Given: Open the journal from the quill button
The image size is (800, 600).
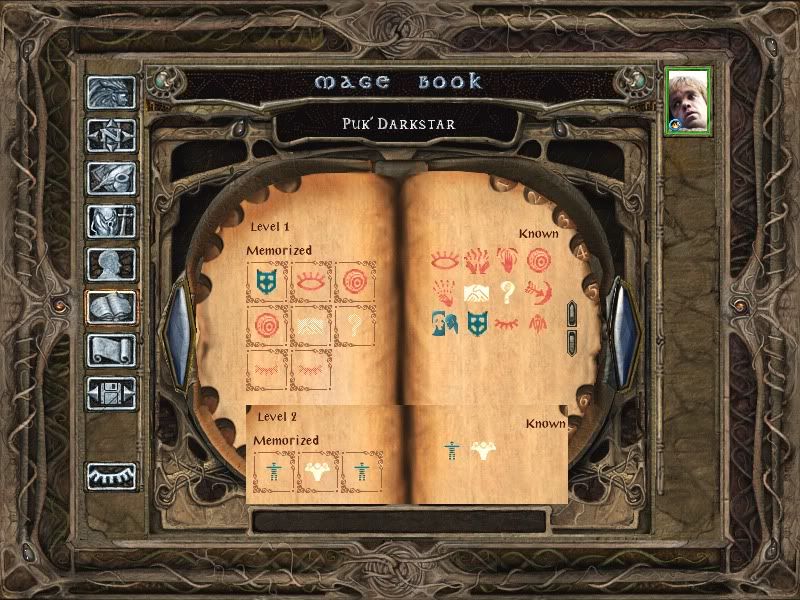Looking at the screenshot, I should pos(111,177).
